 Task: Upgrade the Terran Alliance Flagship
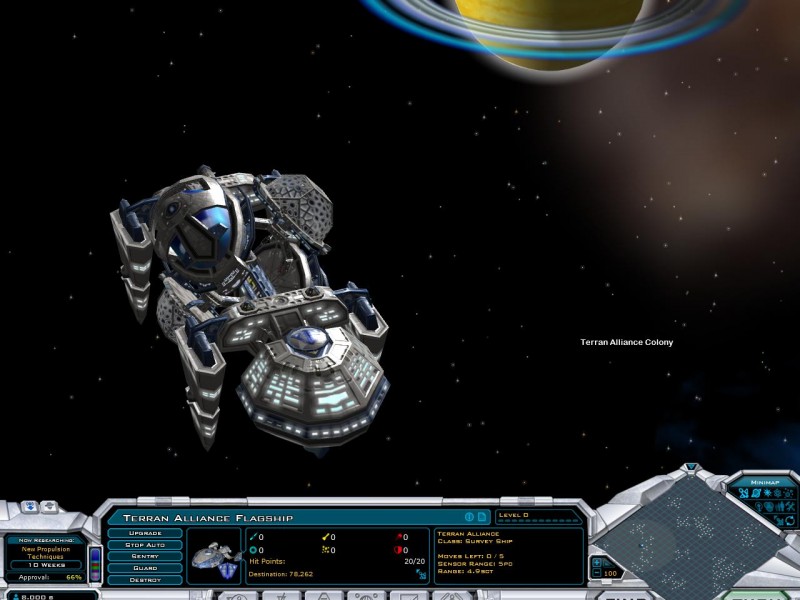(145, 533)
